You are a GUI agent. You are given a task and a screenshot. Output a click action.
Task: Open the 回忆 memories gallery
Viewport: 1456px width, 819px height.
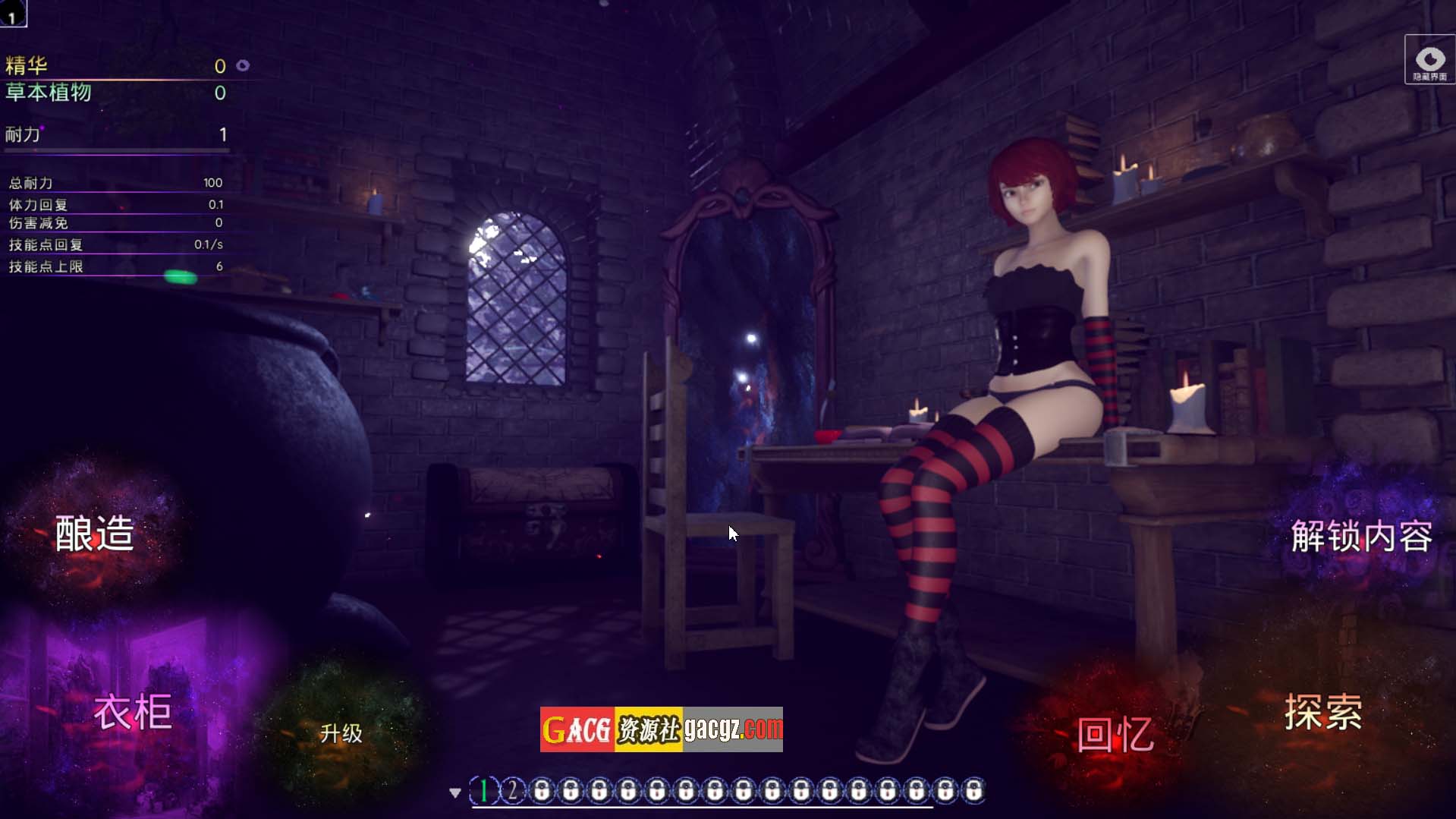tap(1115, 735)
